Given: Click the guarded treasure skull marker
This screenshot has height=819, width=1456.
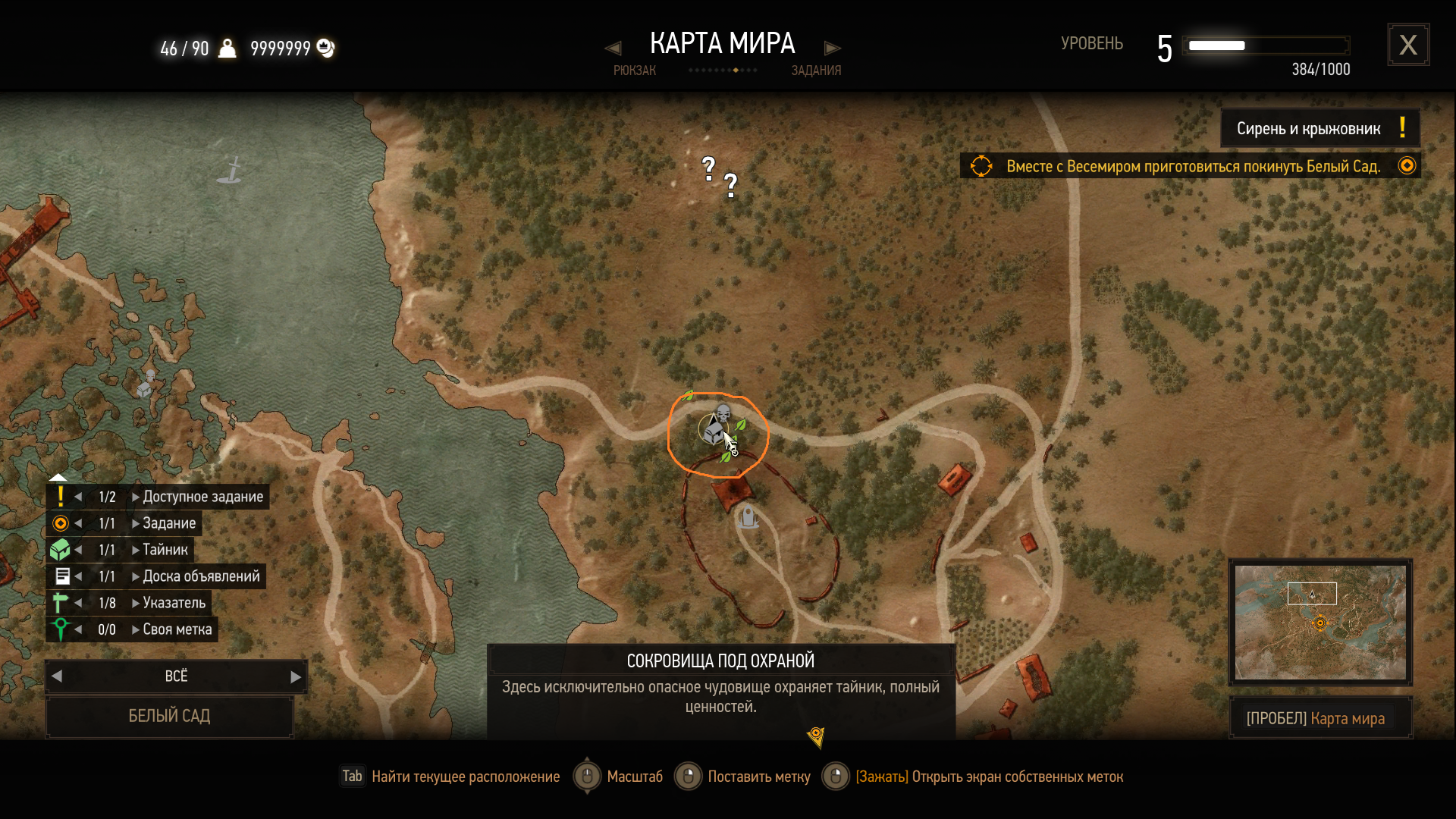Looking at the screenshot, I should pos(723,414).
